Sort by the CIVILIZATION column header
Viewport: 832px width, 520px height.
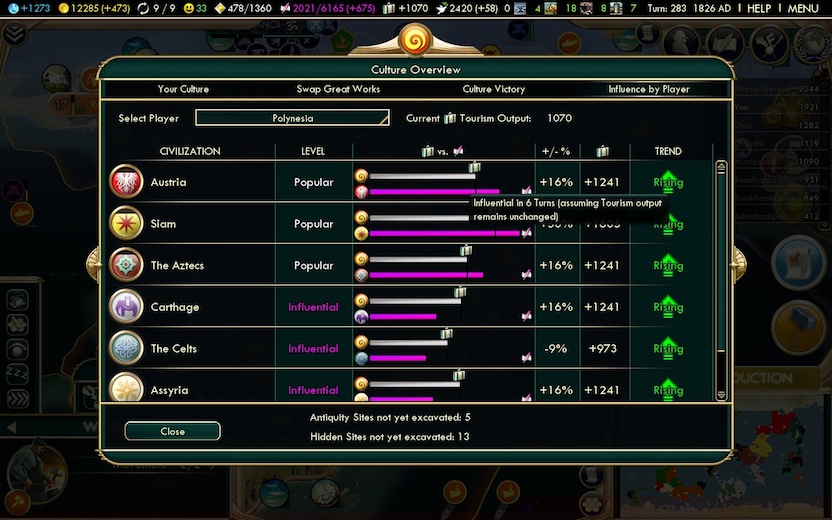click(x=190, y=151)
